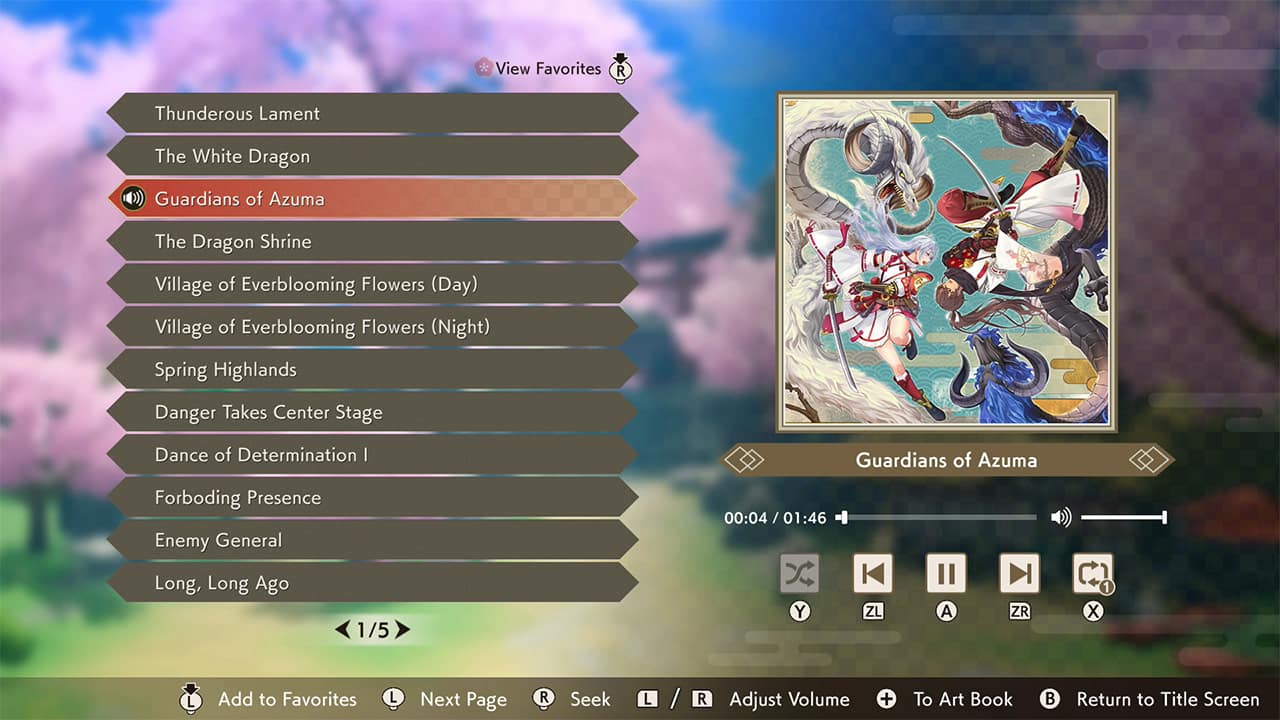1280x720 pixels.
Task: Click To Art Book in the bottom bar
Action: (962, 699)
